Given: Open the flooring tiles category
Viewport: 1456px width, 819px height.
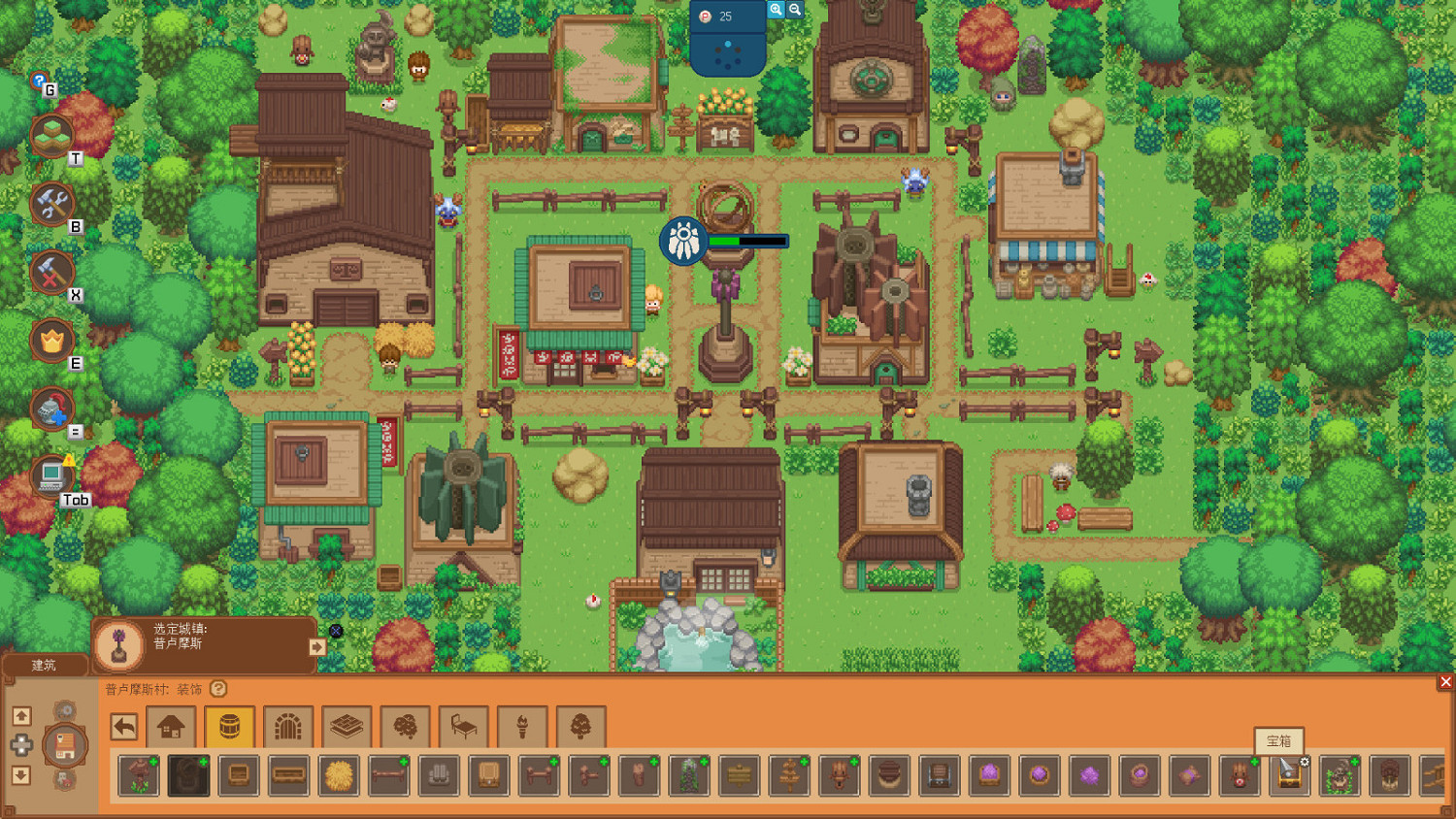Looking at the screenshot, I should pos(347,725).
